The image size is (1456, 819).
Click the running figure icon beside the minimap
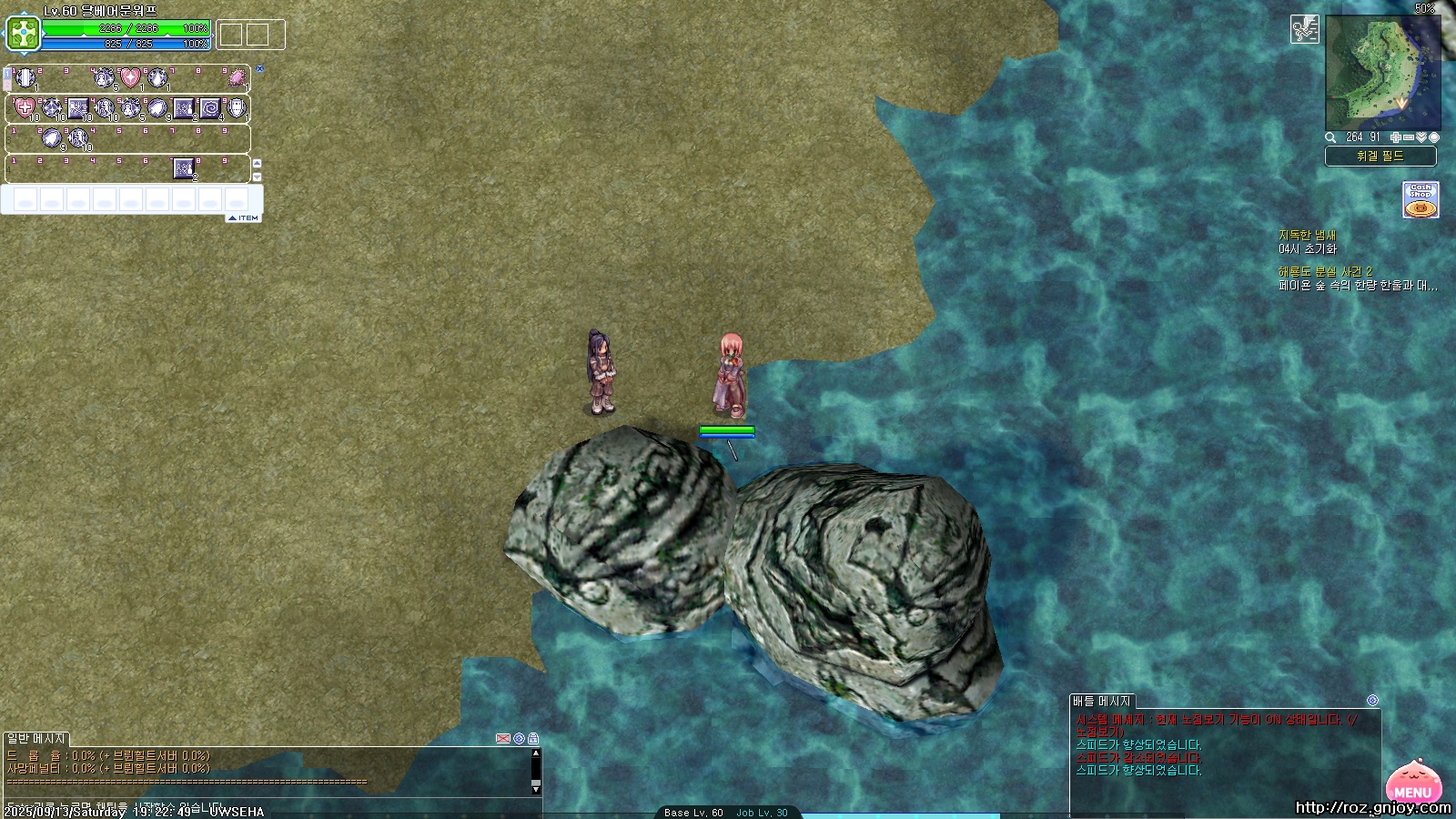(x=1304, y=30)
